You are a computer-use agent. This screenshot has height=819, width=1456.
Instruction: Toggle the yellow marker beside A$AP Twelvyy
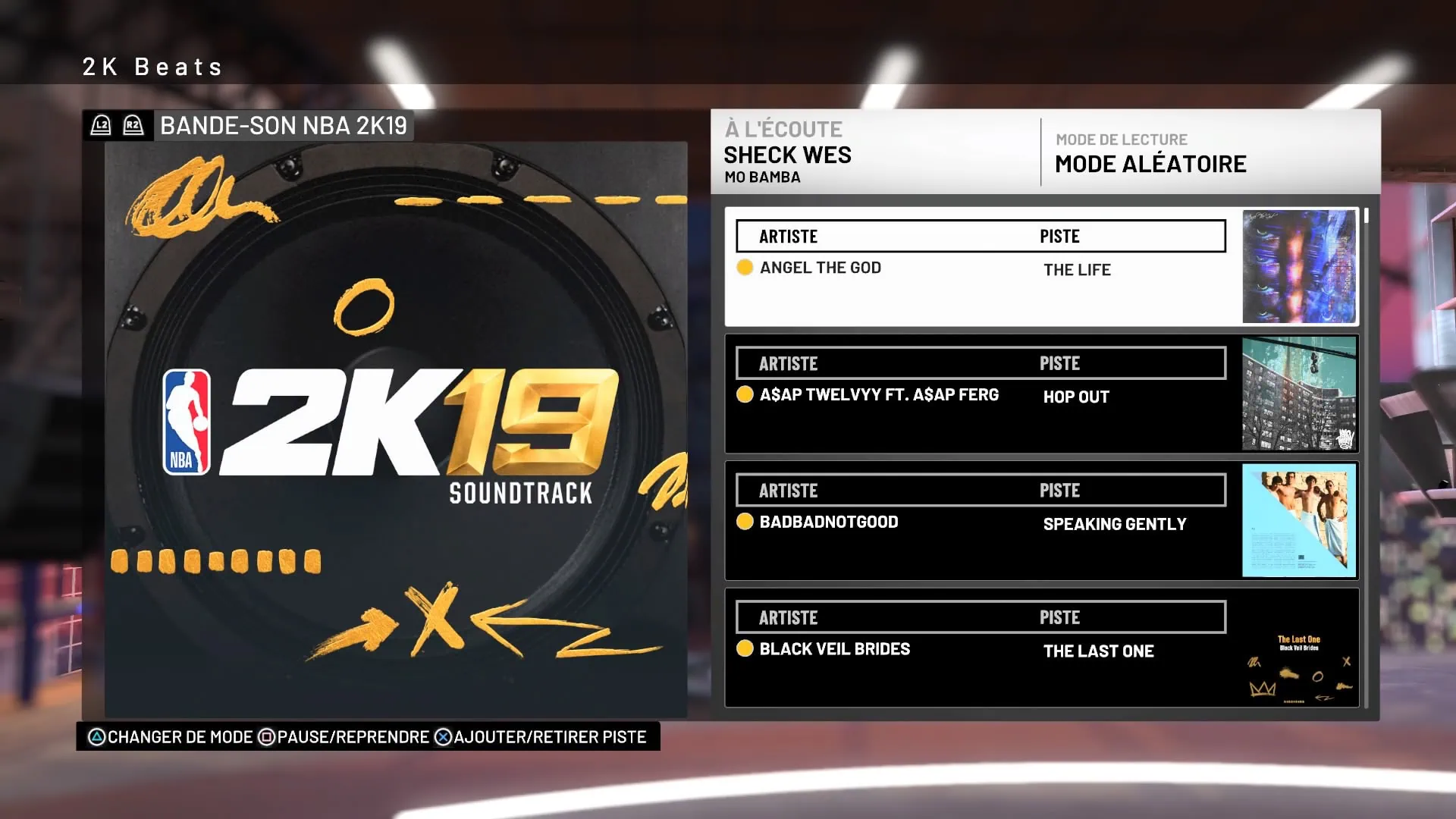click(745, 394)
